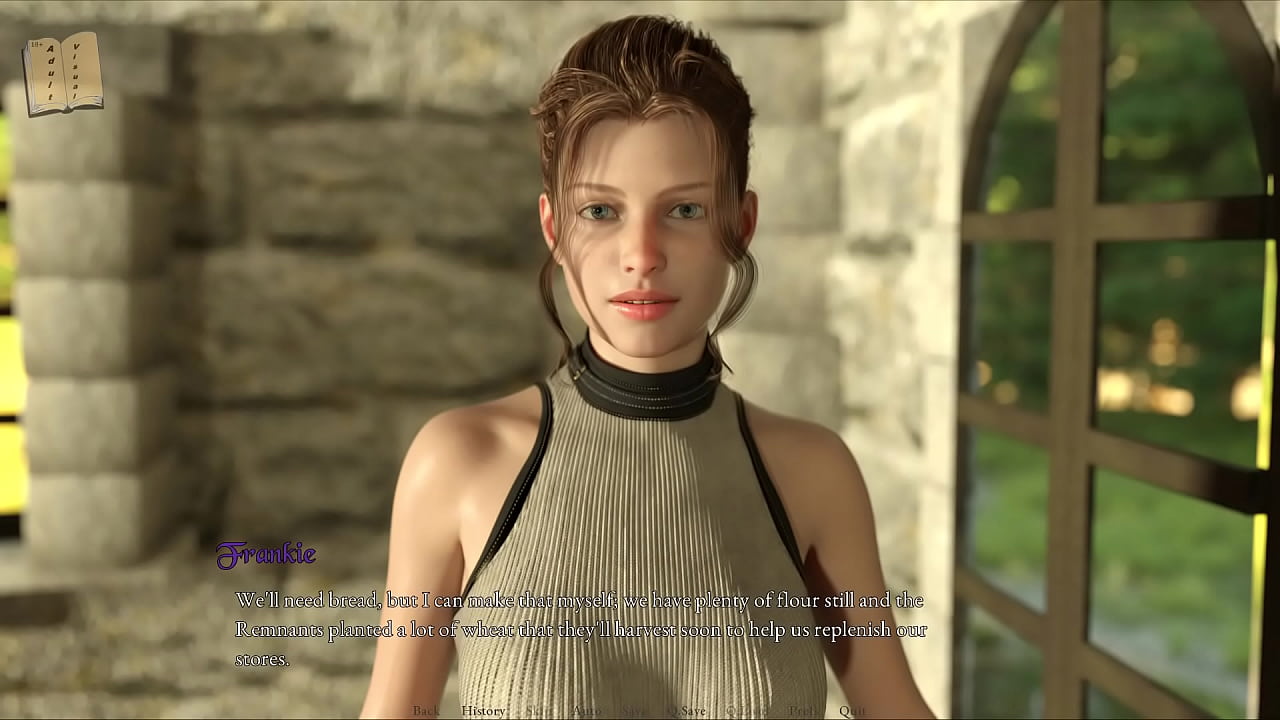
Task: Quit the game from the quick menu
Action: coord(853,711)
